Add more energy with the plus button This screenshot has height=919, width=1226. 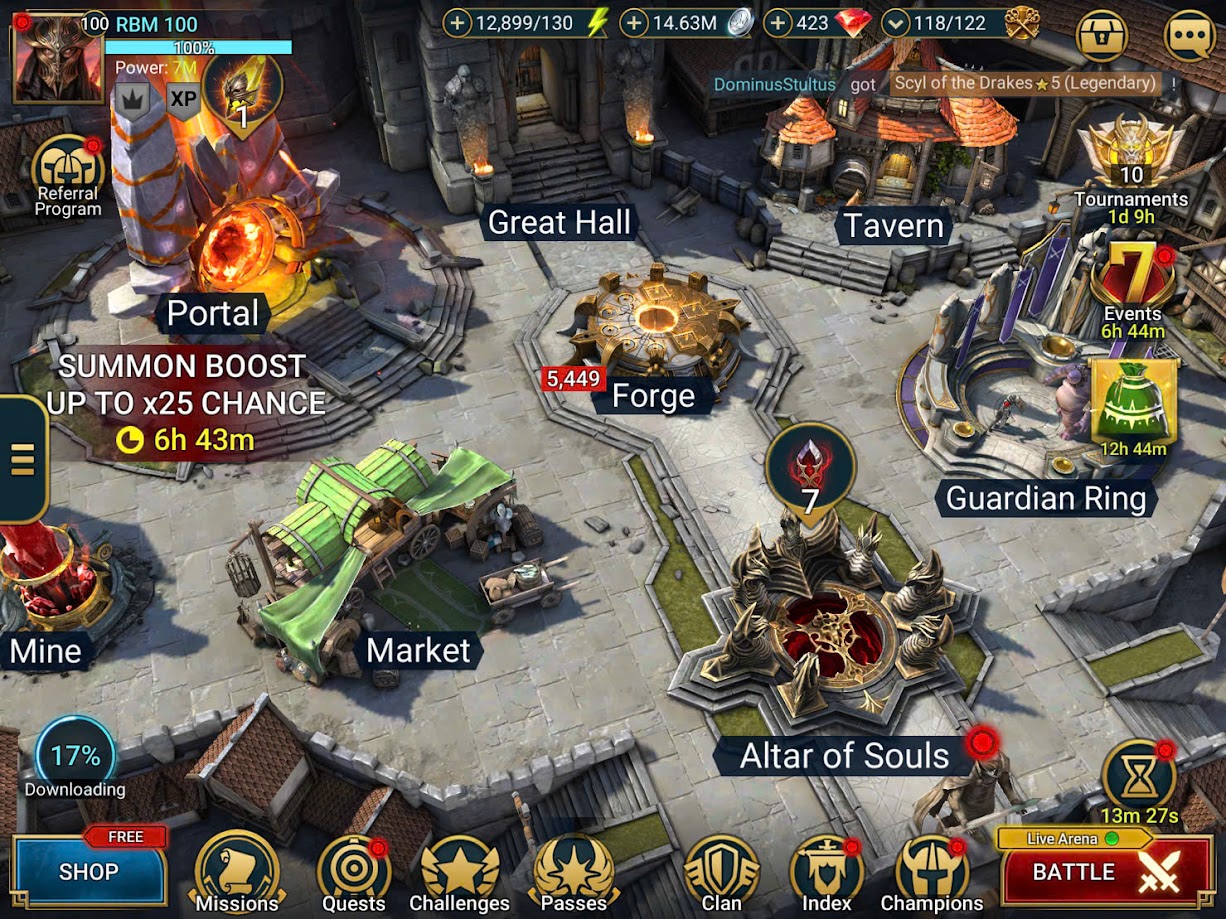(x=457, y=23)
